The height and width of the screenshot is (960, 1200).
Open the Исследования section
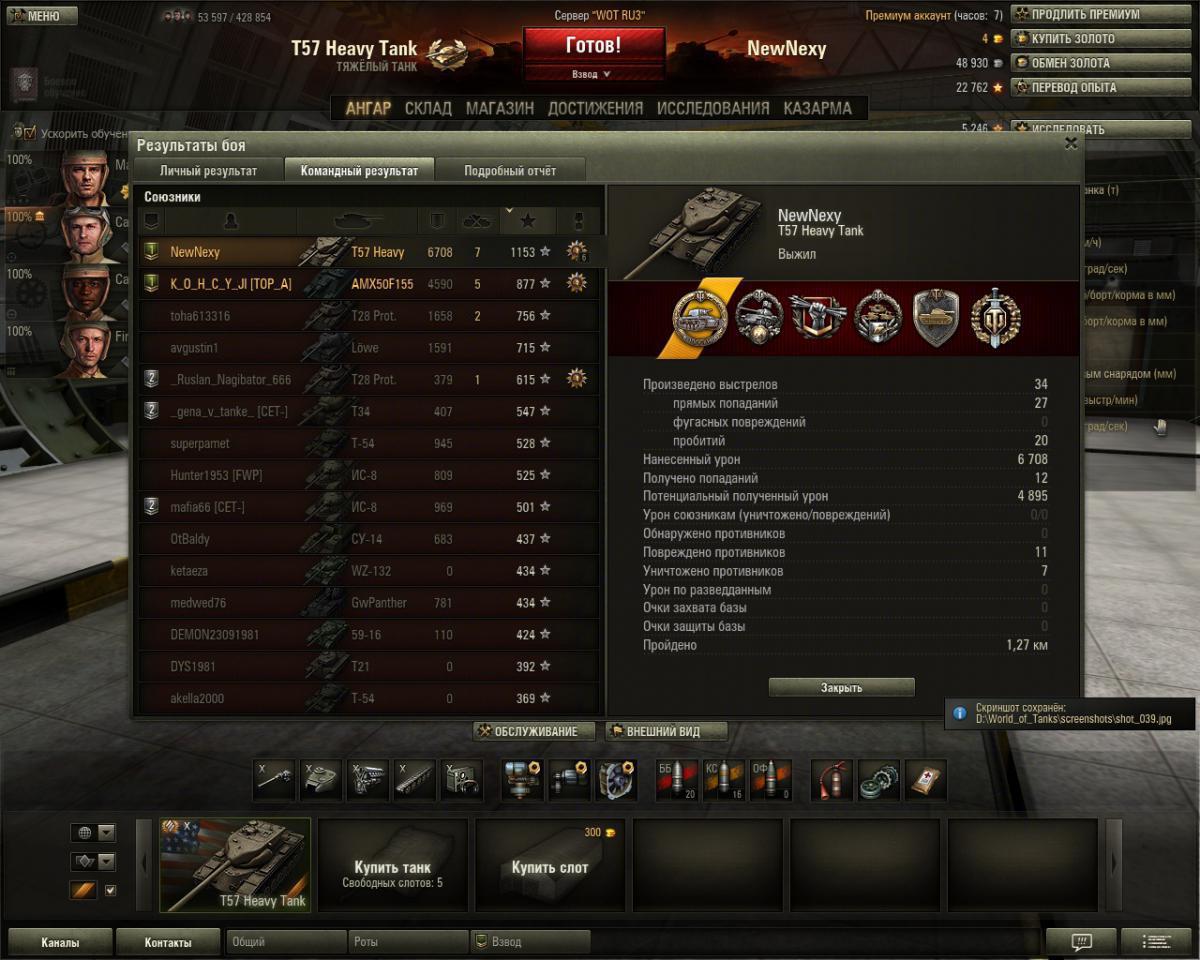(713, 108)
